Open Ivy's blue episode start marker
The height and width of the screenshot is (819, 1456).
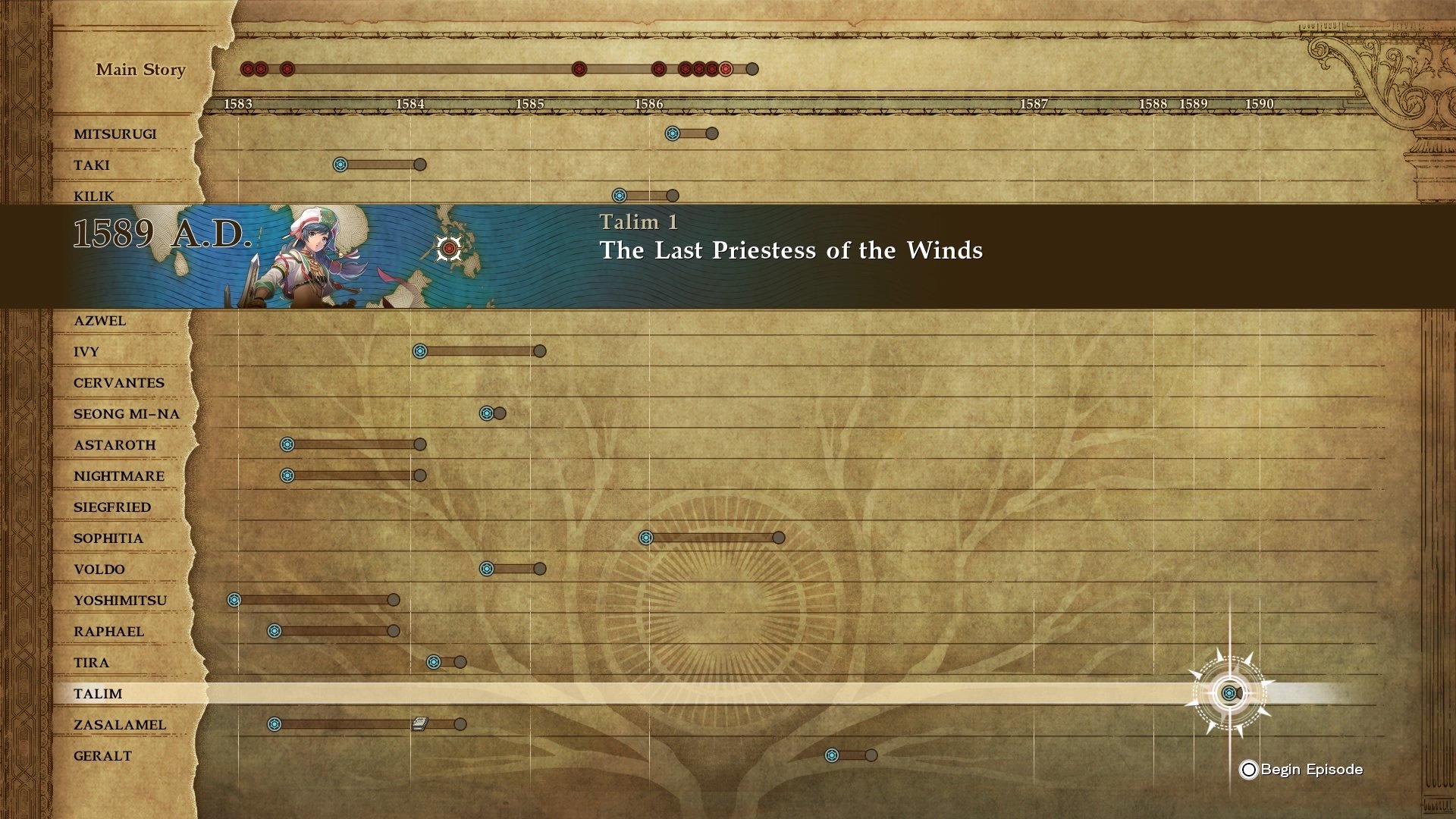coord(420,351)
